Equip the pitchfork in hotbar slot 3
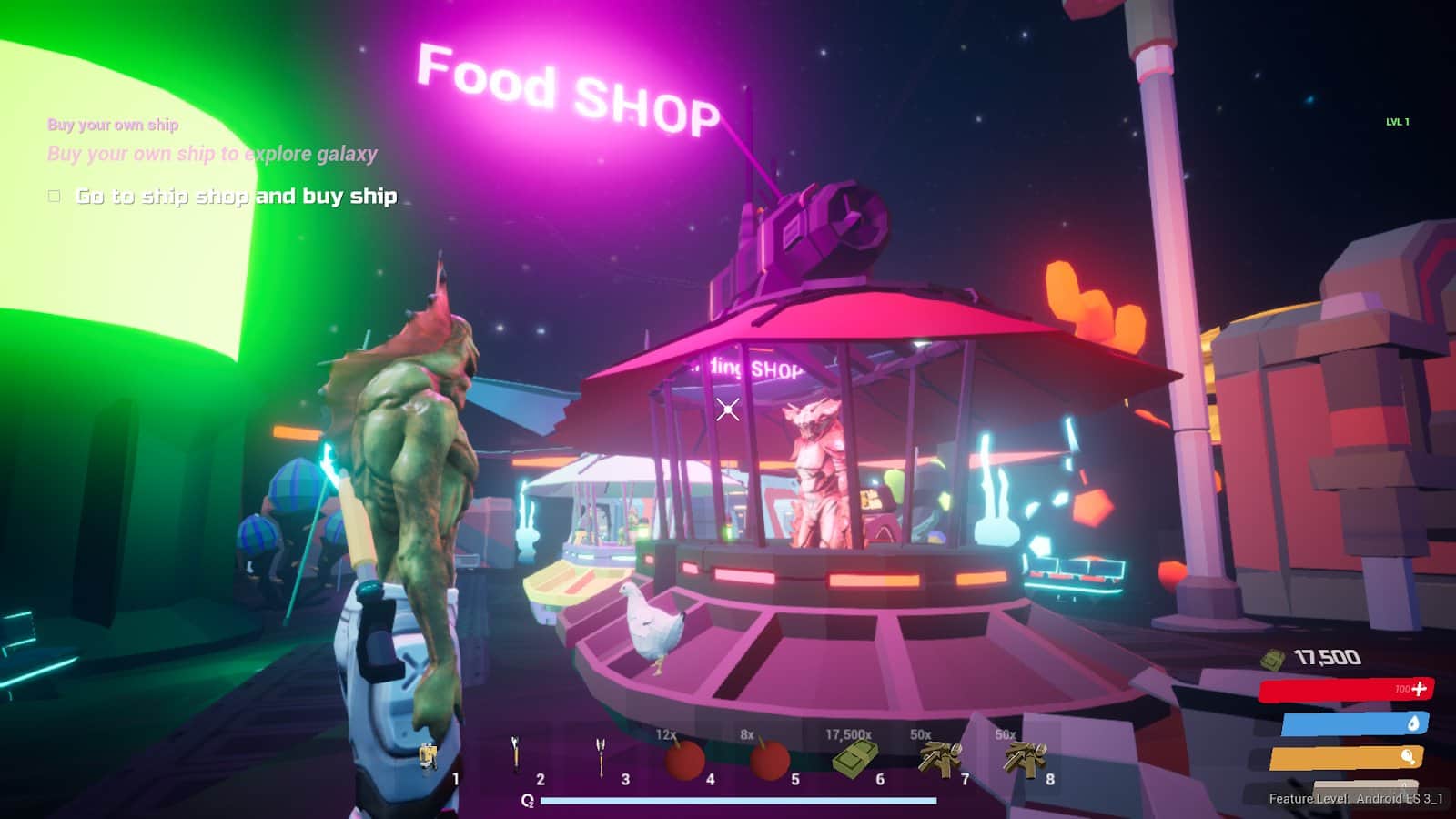Image resolution: width=1456 pixels, height=819 pixels. click(x=601, y=756)
